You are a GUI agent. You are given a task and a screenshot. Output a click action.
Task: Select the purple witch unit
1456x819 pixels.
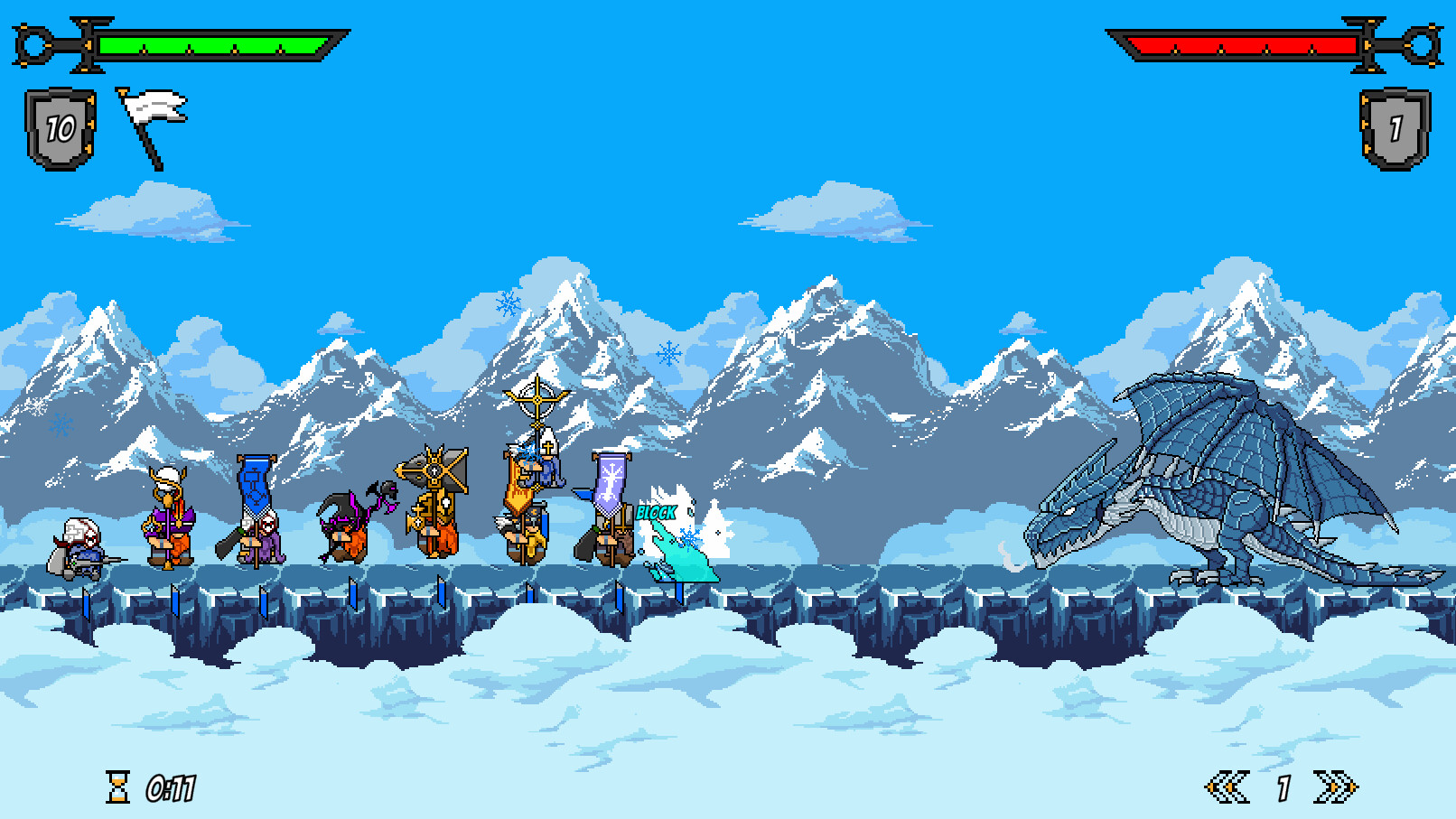(x=348, y=528)
